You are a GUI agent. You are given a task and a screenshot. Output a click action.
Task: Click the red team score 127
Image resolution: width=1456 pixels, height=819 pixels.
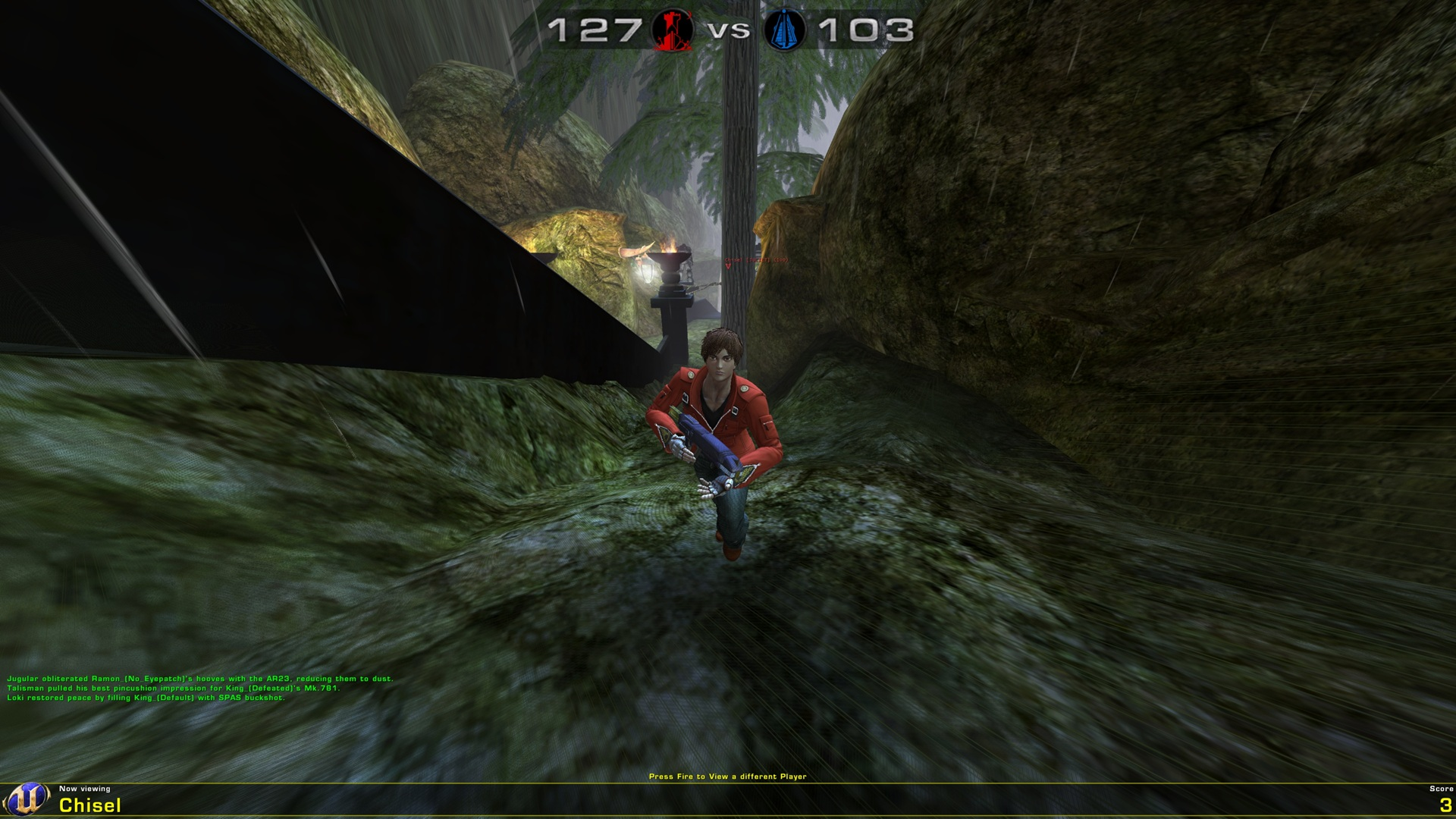point(595,30)
